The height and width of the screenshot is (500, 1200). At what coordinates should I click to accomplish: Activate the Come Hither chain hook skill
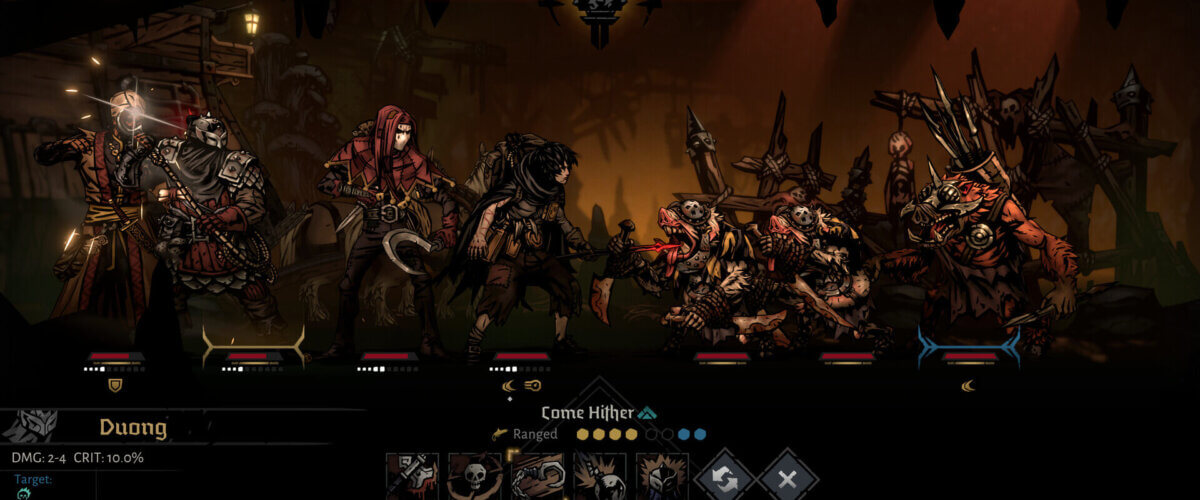pyautogui.click(x=537, y=477)
